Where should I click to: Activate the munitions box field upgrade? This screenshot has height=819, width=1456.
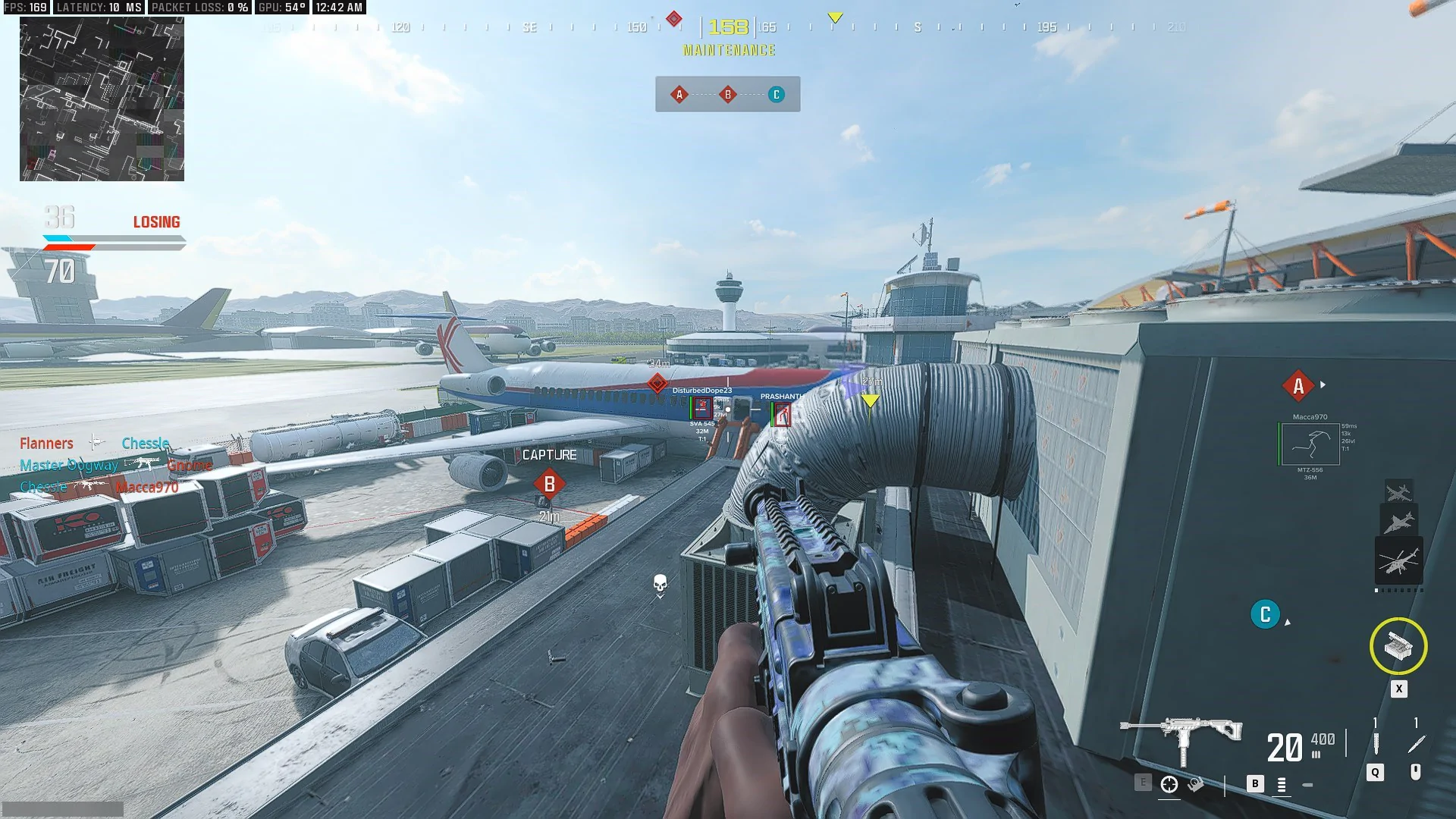click(x=1398, y=646)
